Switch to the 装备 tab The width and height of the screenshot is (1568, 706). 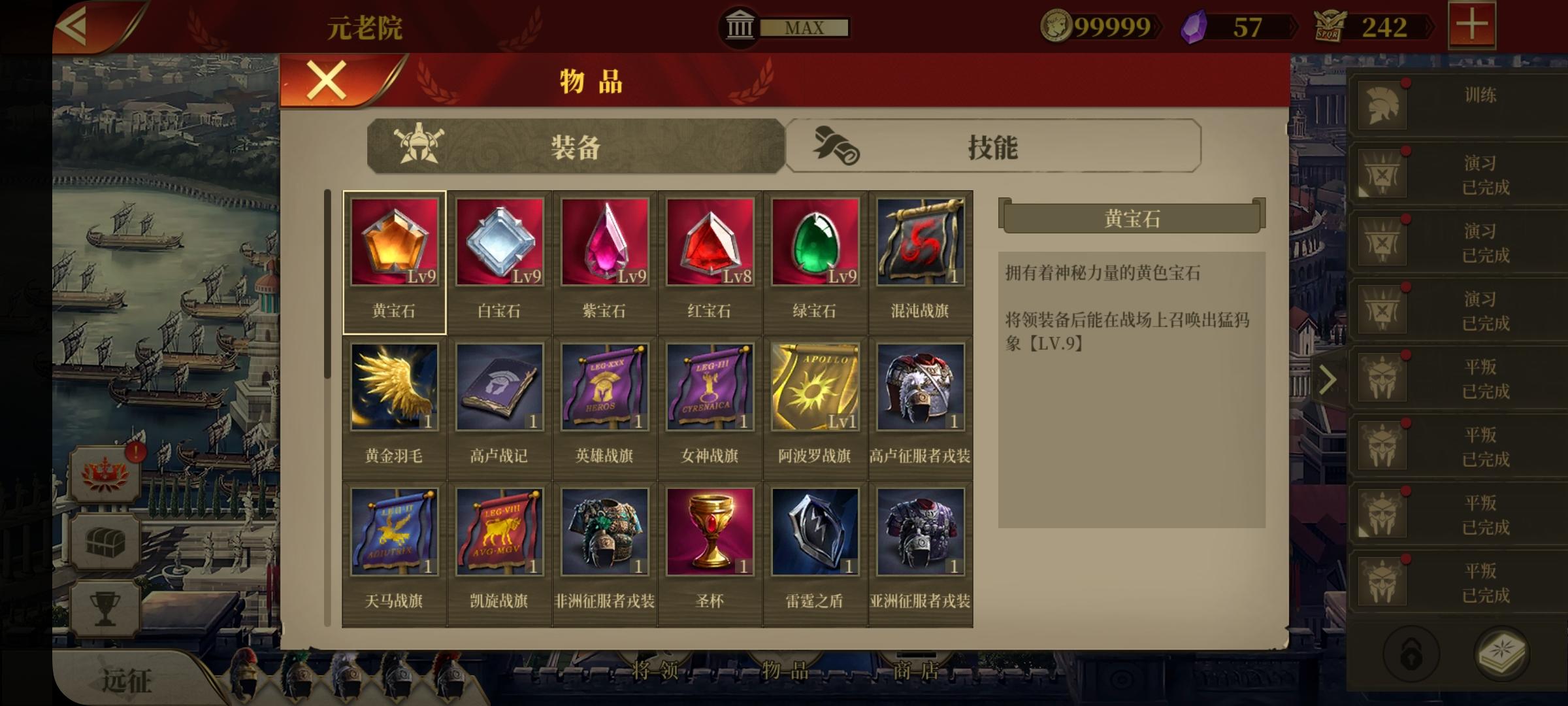pyautogui.click(x=575, y=145)
